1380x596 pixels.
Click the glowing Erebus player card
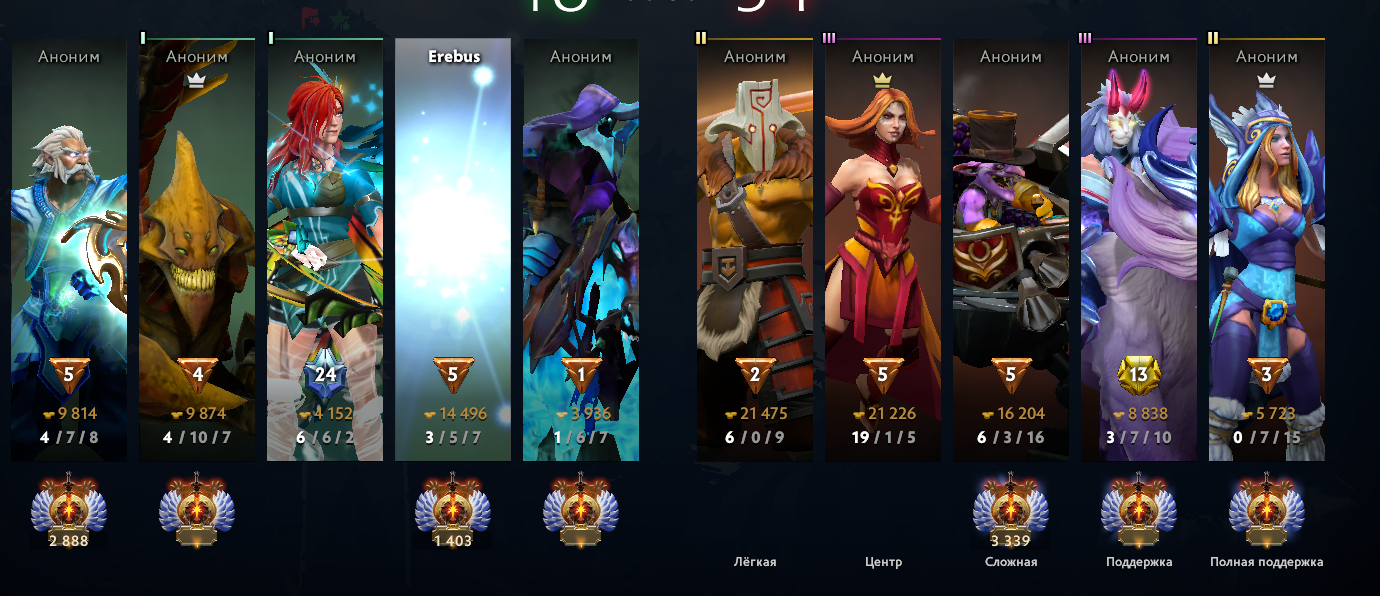pos(453,250)
